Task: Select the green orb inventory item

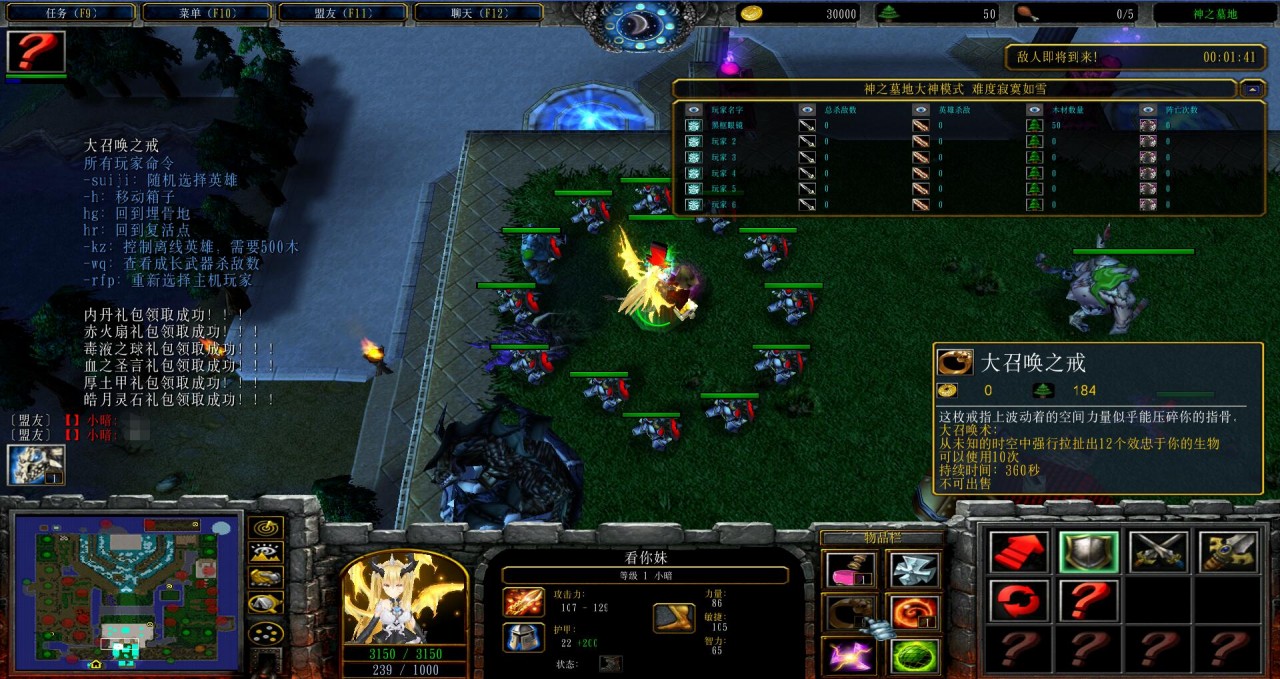Action: 915,656
